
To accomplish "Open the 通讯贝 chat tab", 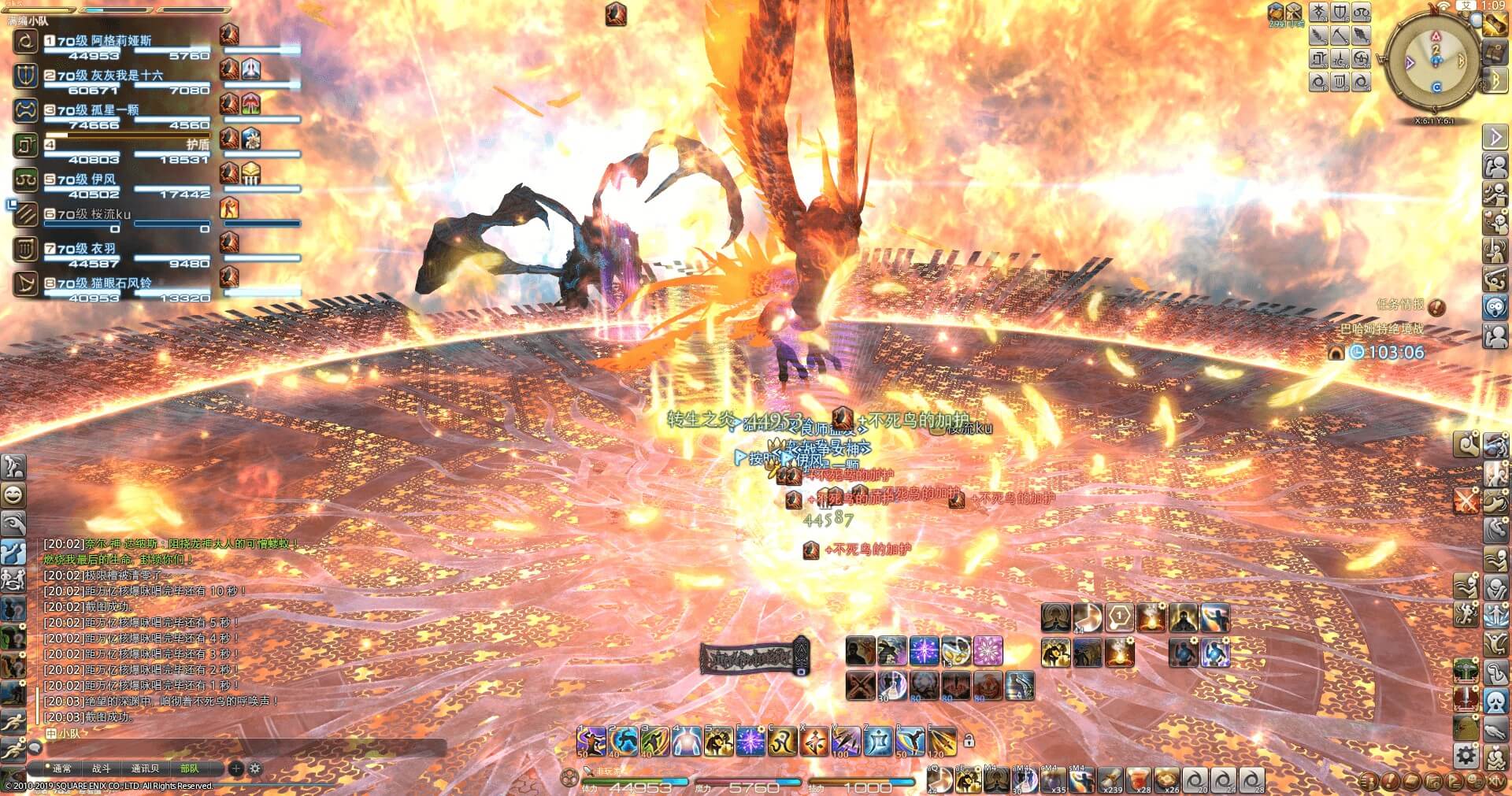I will 145,768.
